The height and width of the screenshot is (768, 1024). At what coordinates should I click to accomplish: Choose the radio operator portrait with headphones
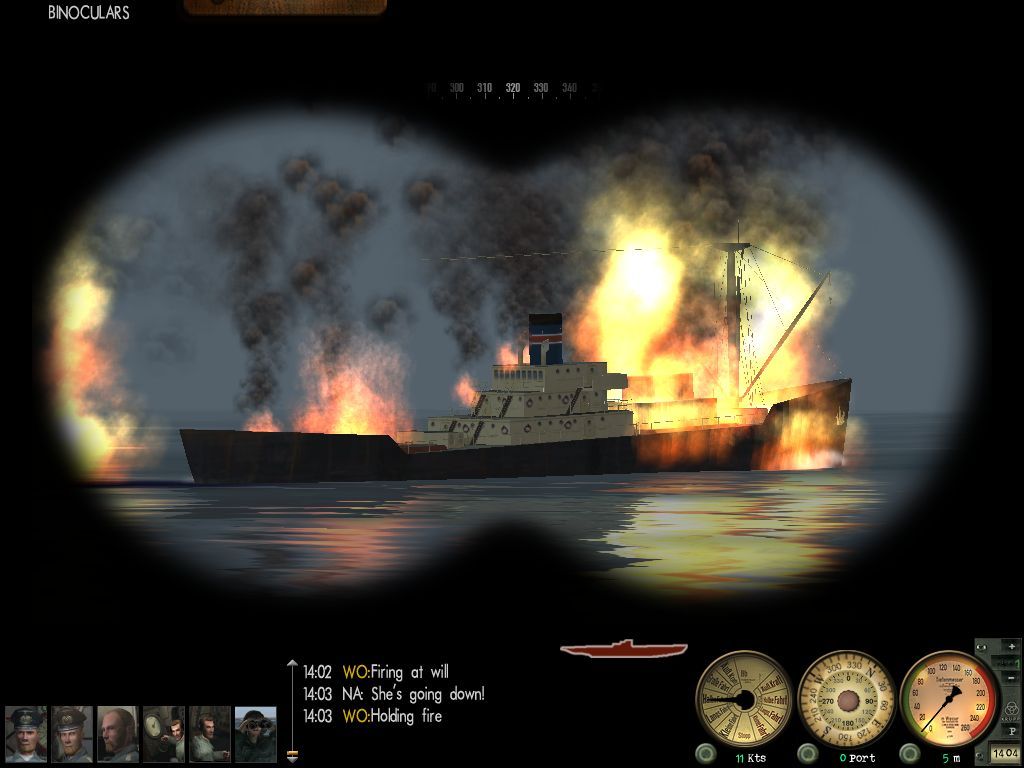210,734
